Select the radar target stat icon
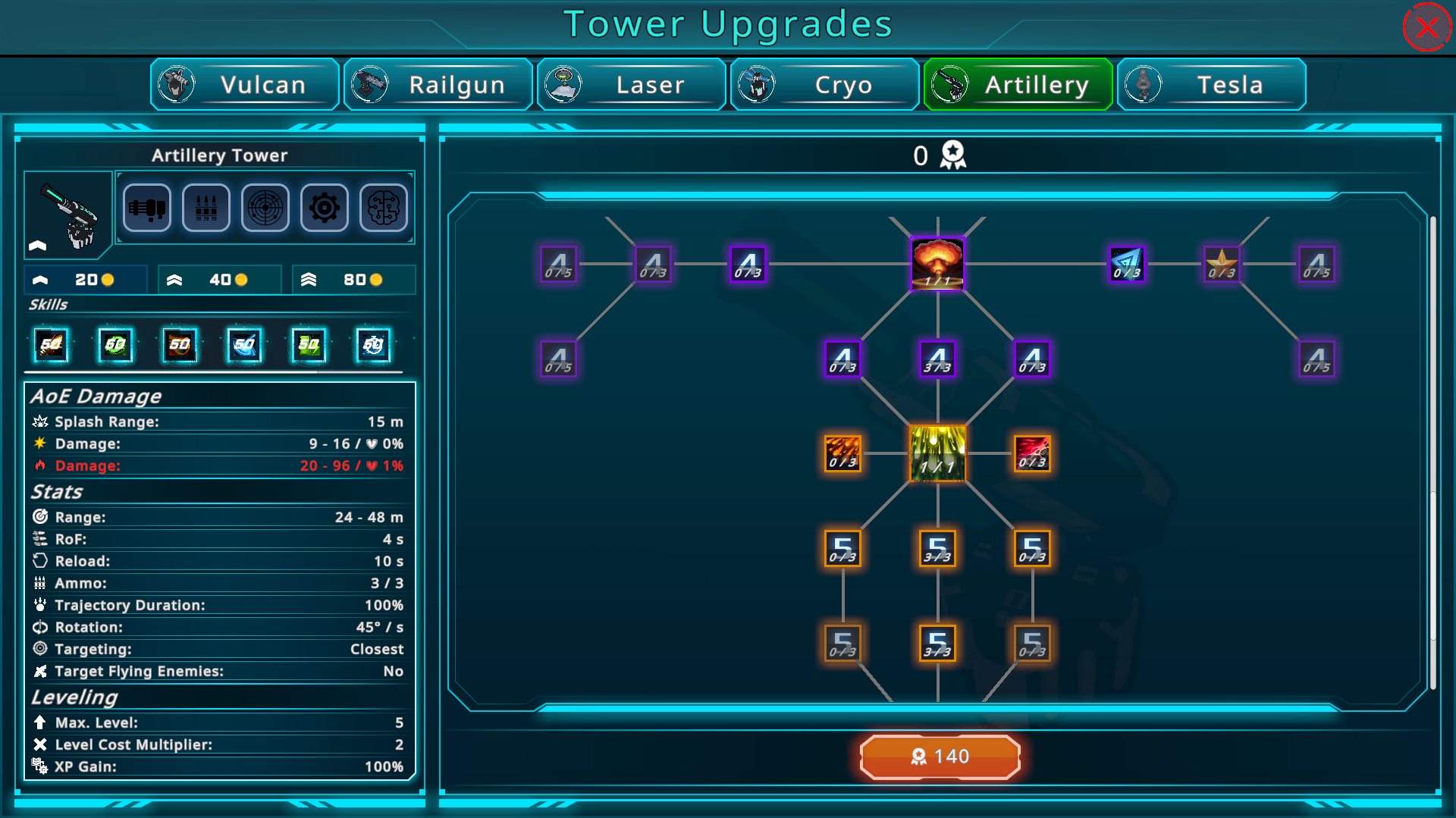The width and height of the screenshot is (1456, 818). pyautogui.click(x=265, y=208)
